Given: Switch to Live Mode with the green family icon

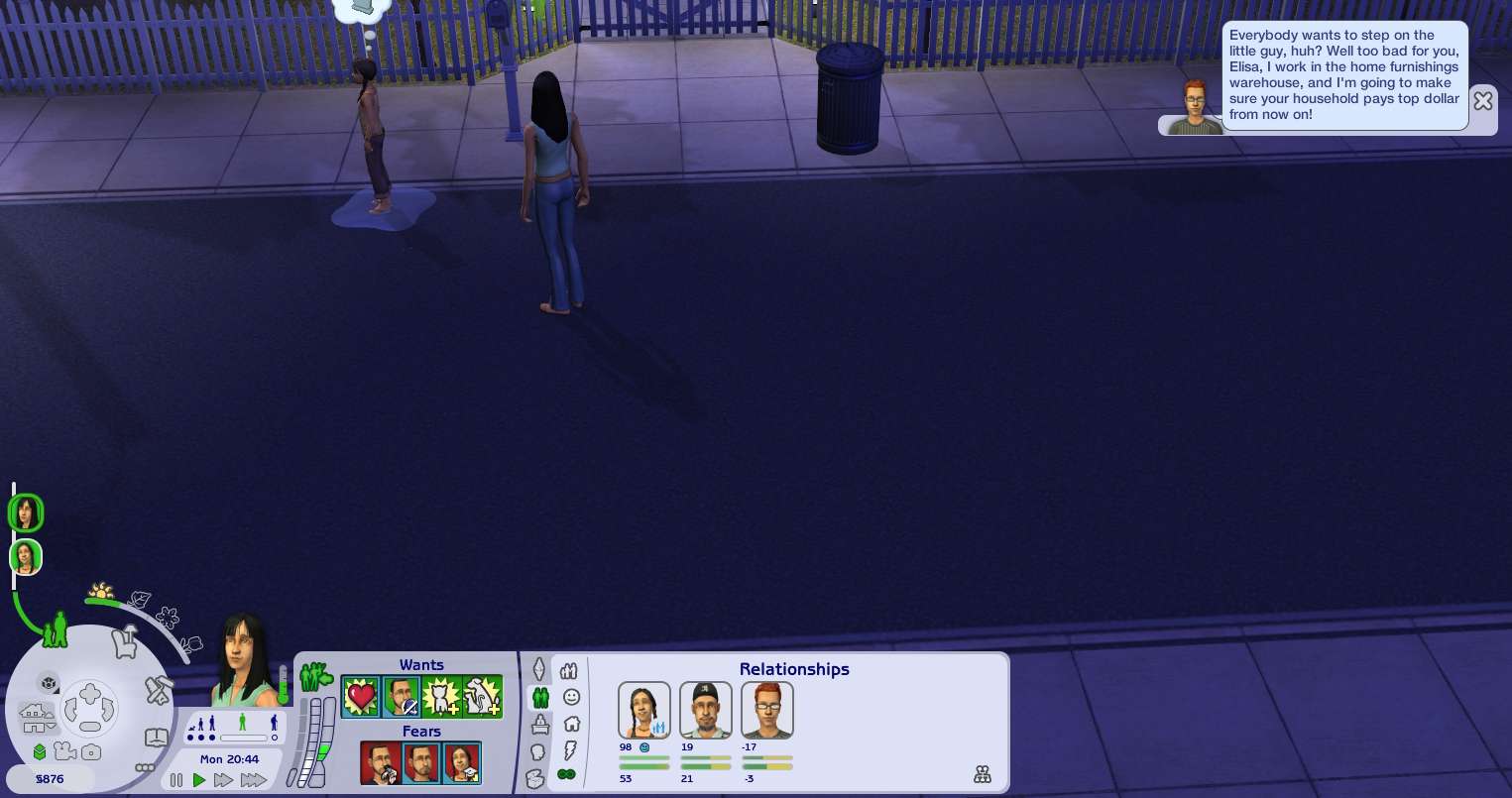Looking at the screenshot, I should 53,630.
